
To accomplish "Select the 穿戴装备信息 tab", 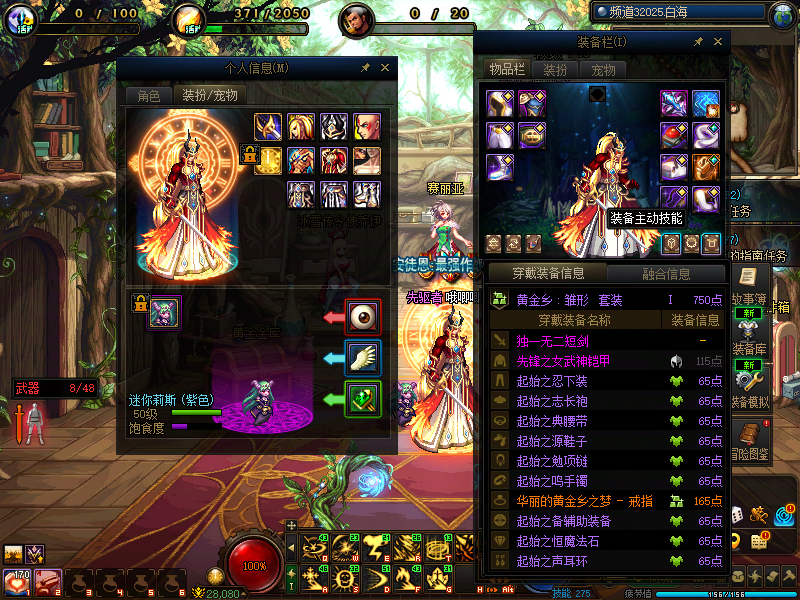I will (547, 274).
